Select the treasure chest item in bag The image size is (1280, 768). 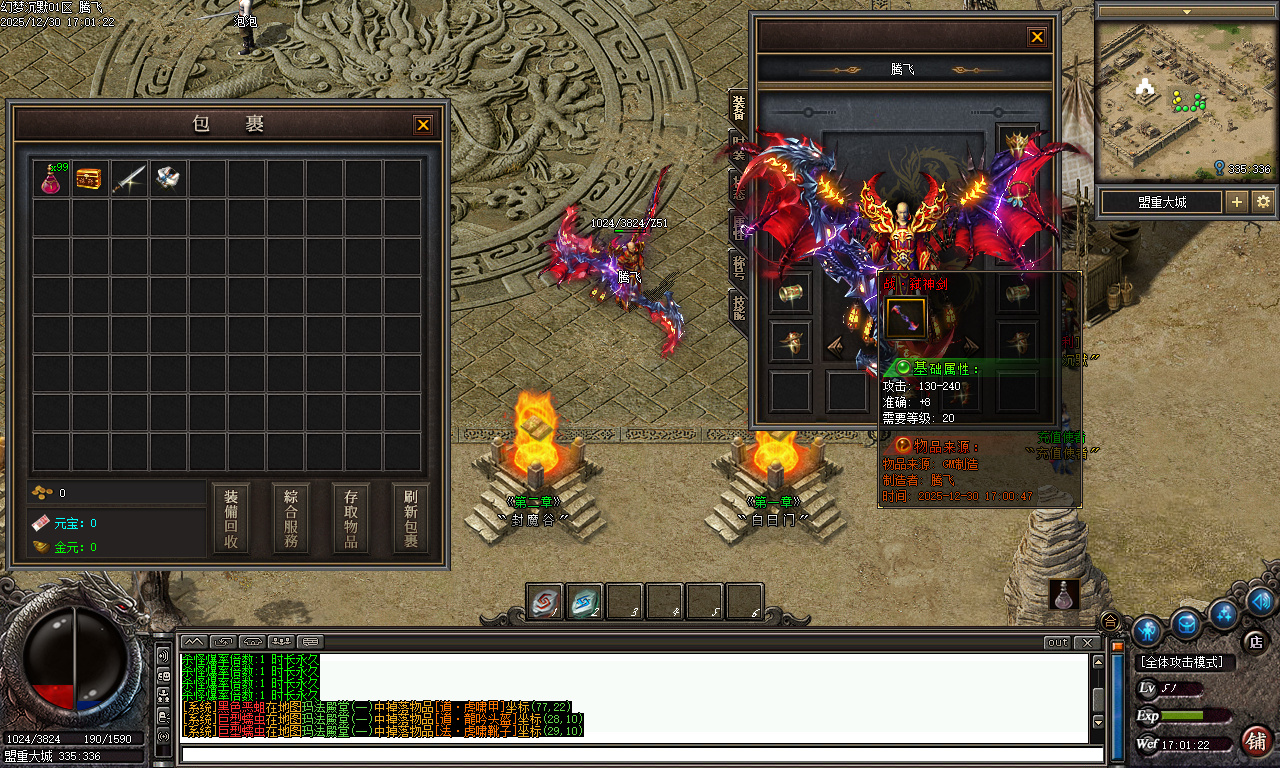pos(90,179)
